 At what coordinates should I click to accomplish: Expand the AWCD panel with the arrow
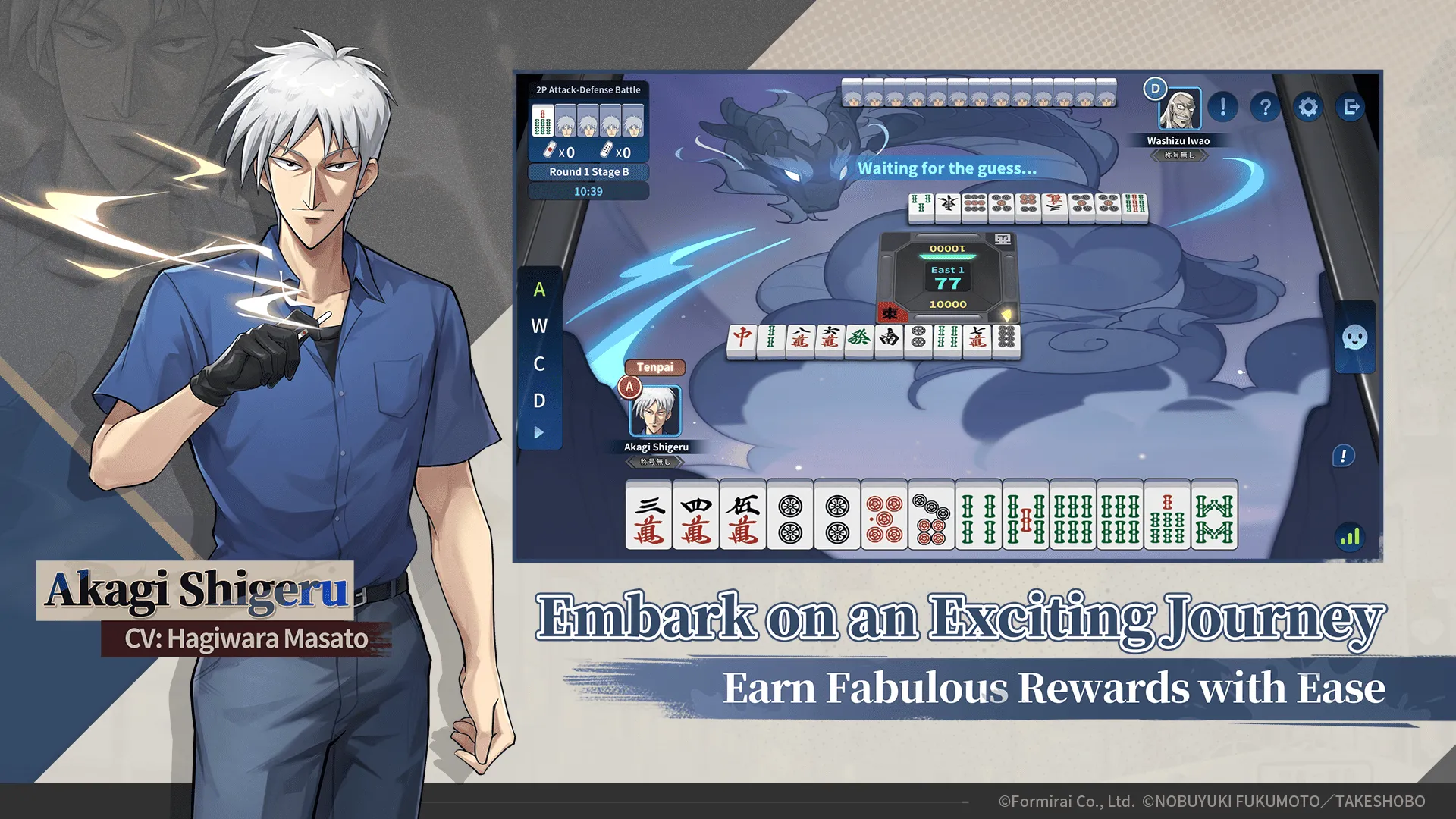pyautogui.click(x=539, y=432)
